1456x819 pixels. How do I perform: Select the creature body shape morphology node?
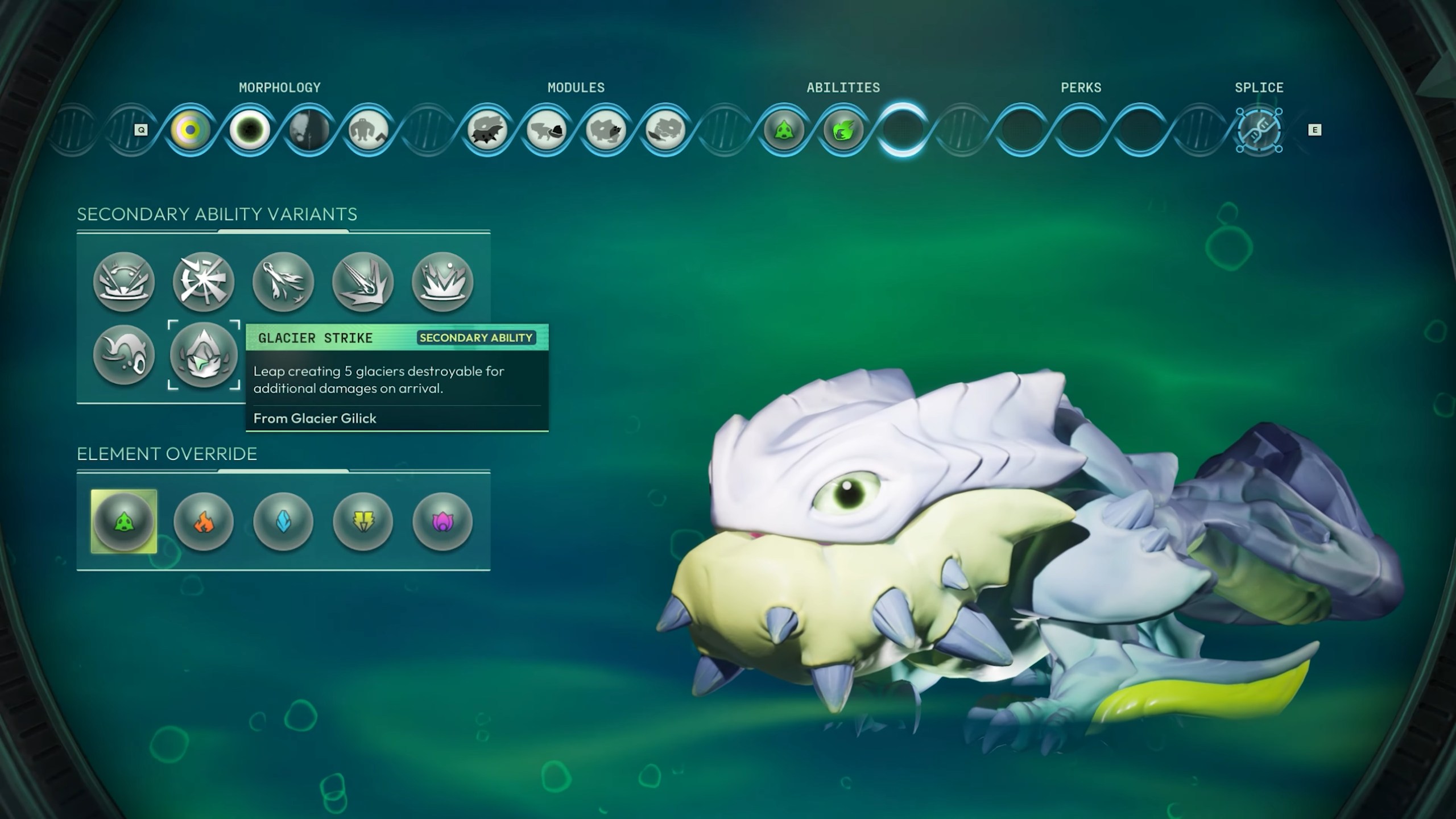pos(368,130)
